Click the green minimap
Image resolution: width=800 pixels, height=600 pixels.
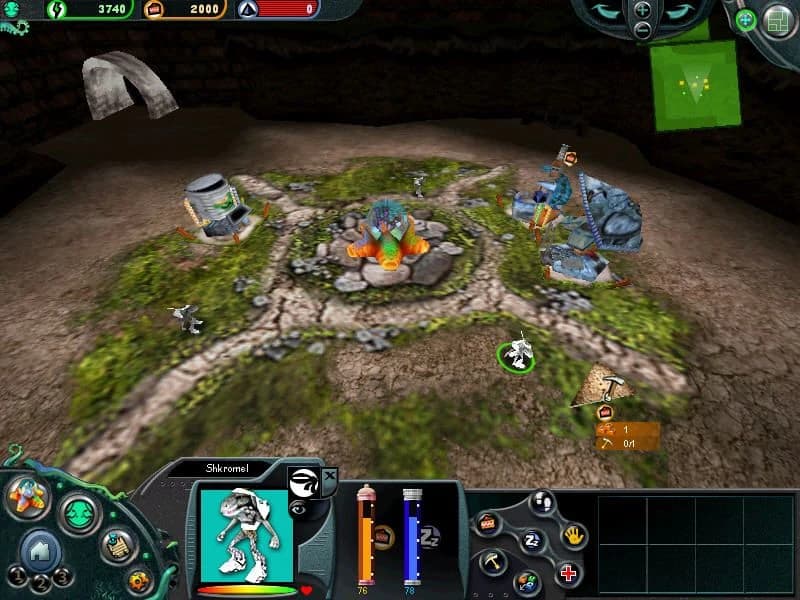coord(696,85)
